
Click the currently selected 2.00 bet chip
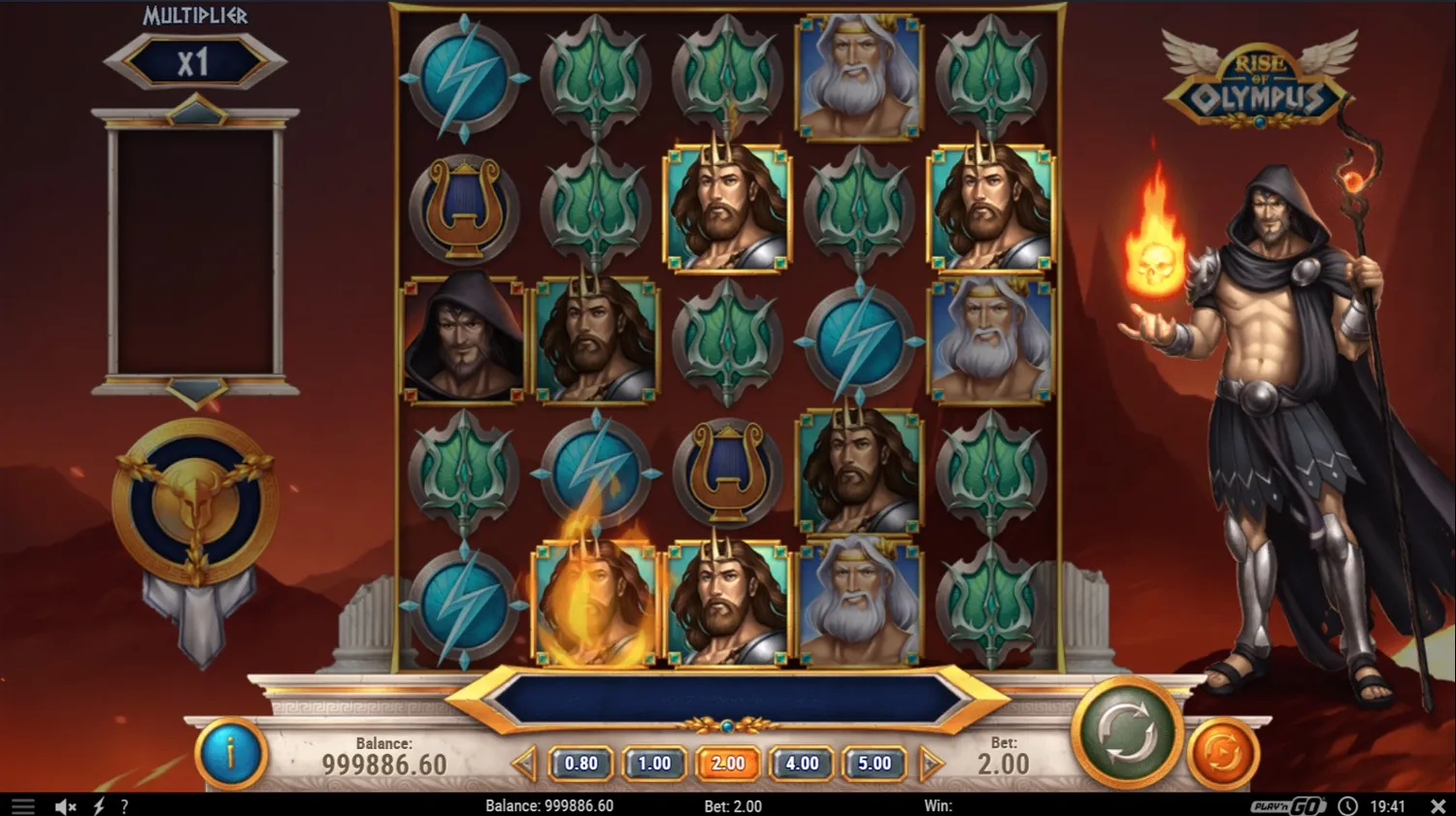728,764
